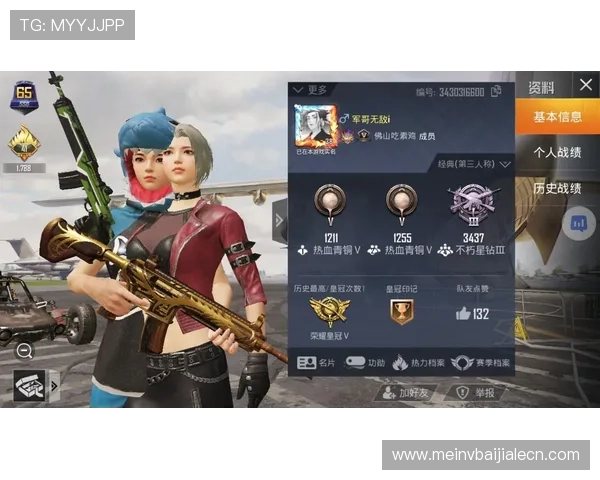Zoom out using the magnifier icon

[25, 350]
